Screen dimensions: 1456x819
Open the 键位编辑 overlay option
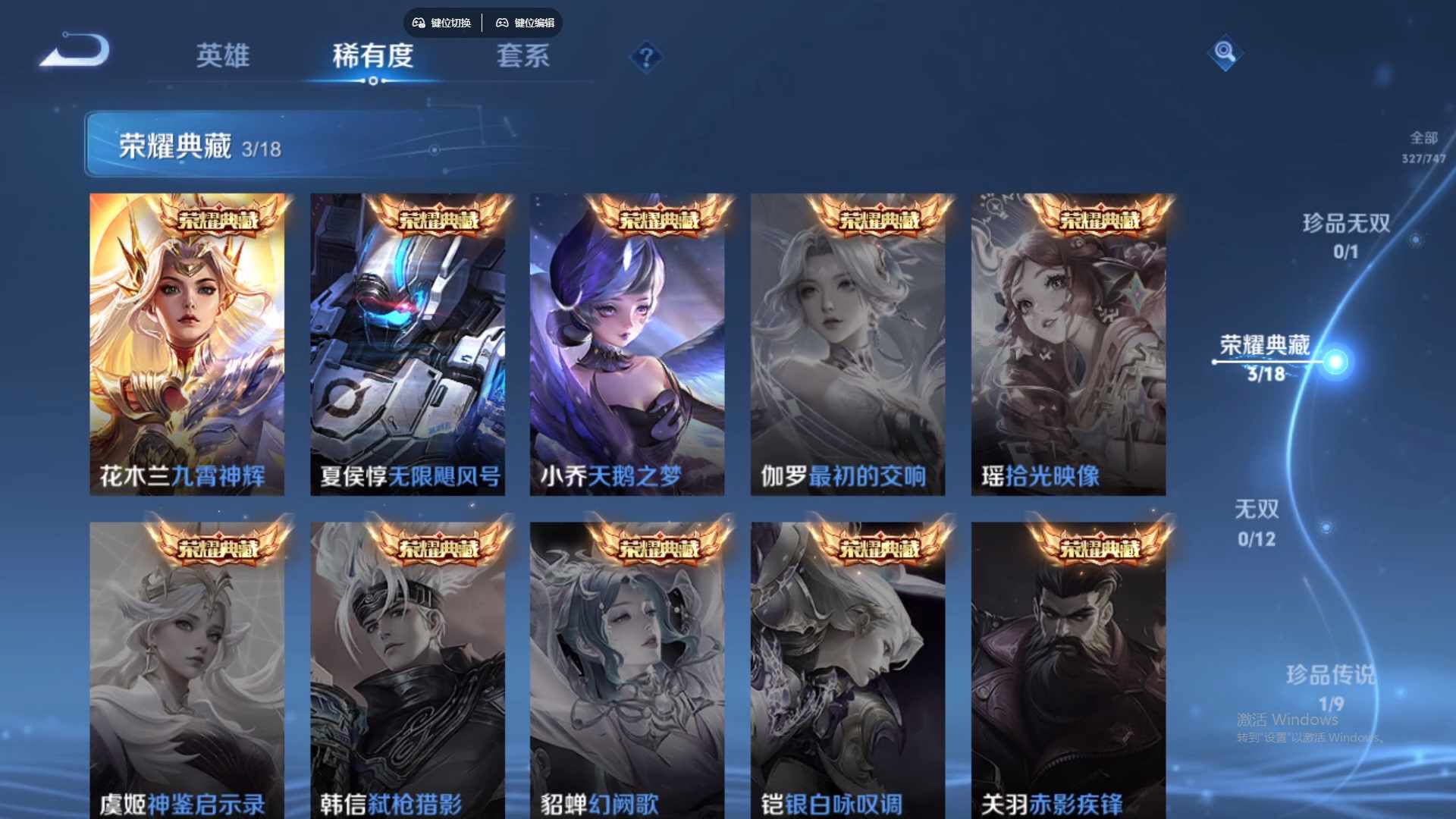(x=526, y=23)
